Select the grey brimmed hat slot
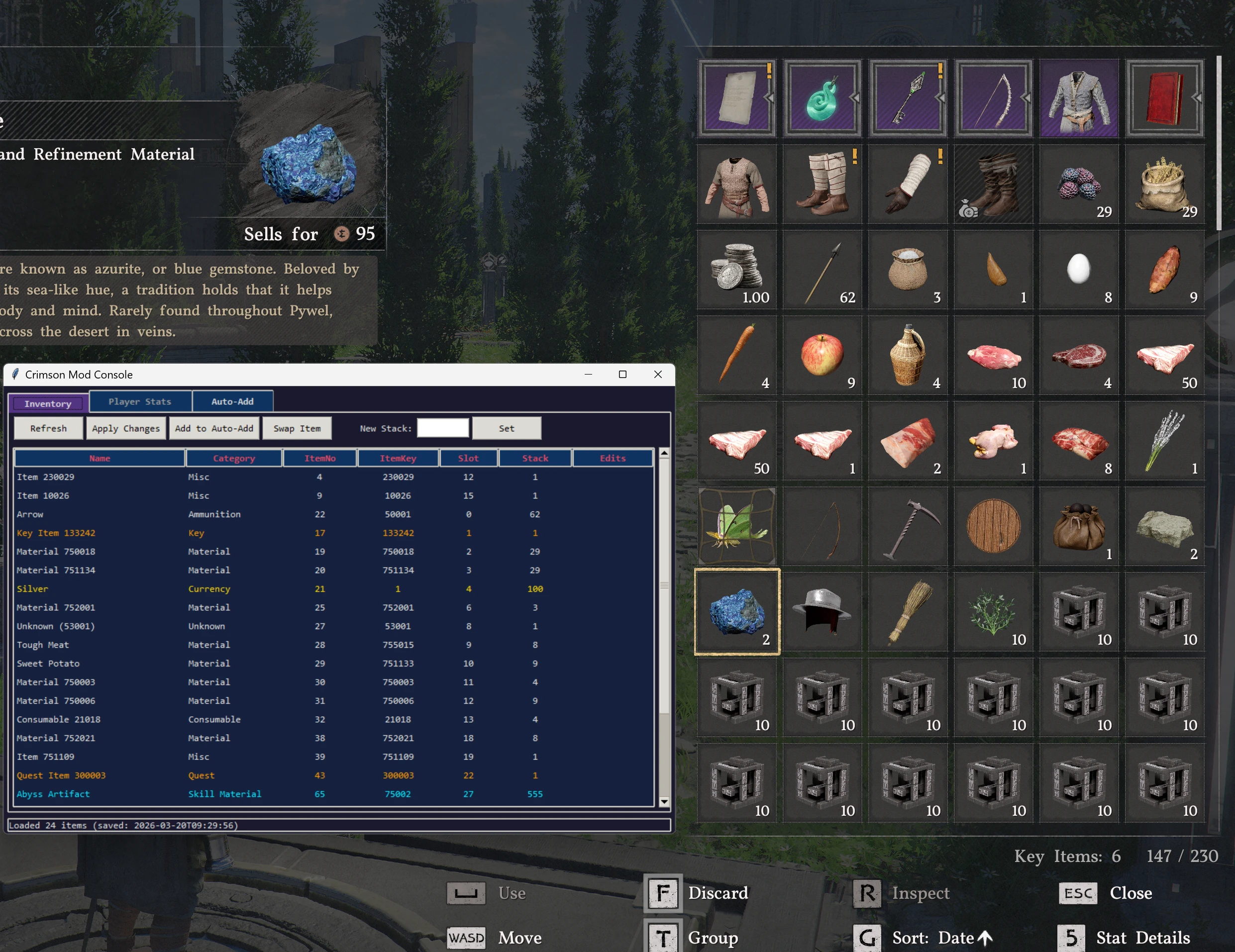 click(822, 612)
